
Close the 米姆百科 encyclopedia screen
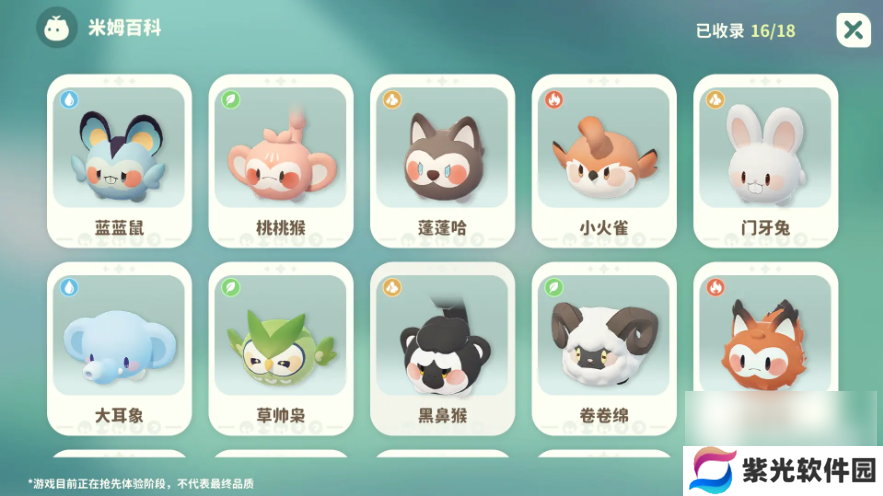pos(853,30)
